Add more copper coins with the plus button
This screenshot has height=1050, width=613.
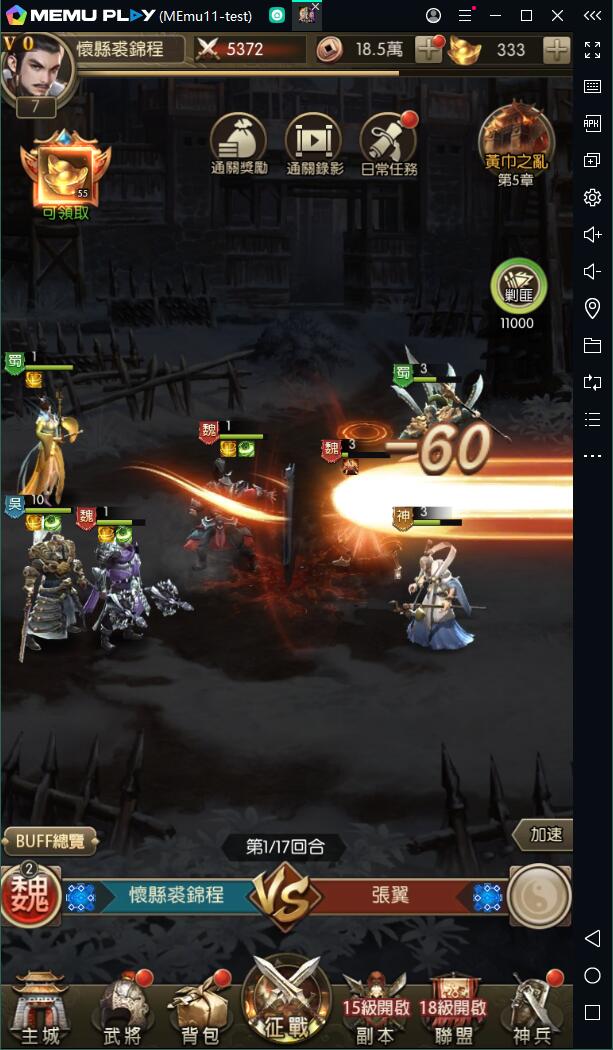click(x=428, y=50)
